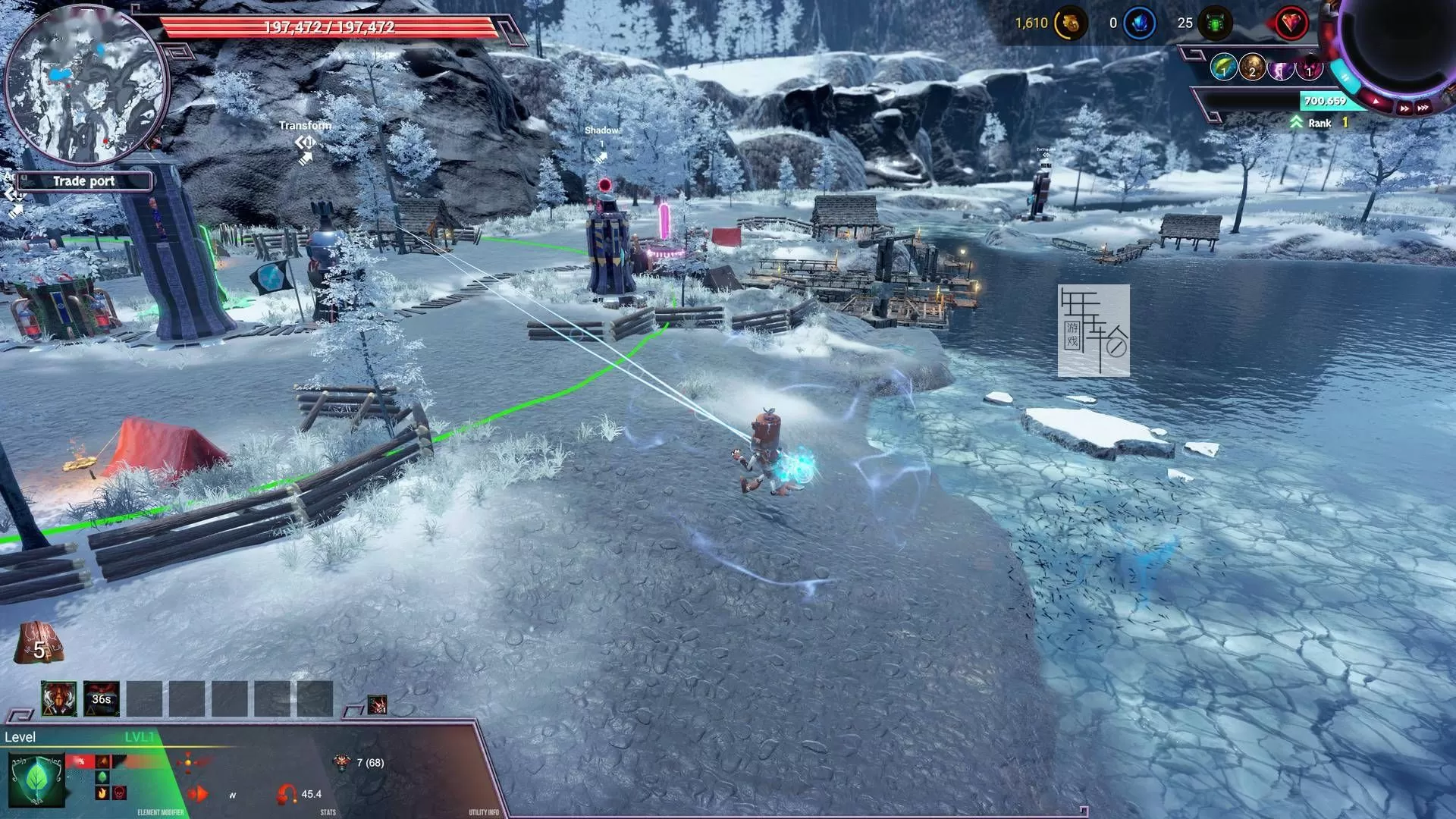Select the red skull element modifier icon
This screenshot has height=819, width=1456.
(120, 793)
